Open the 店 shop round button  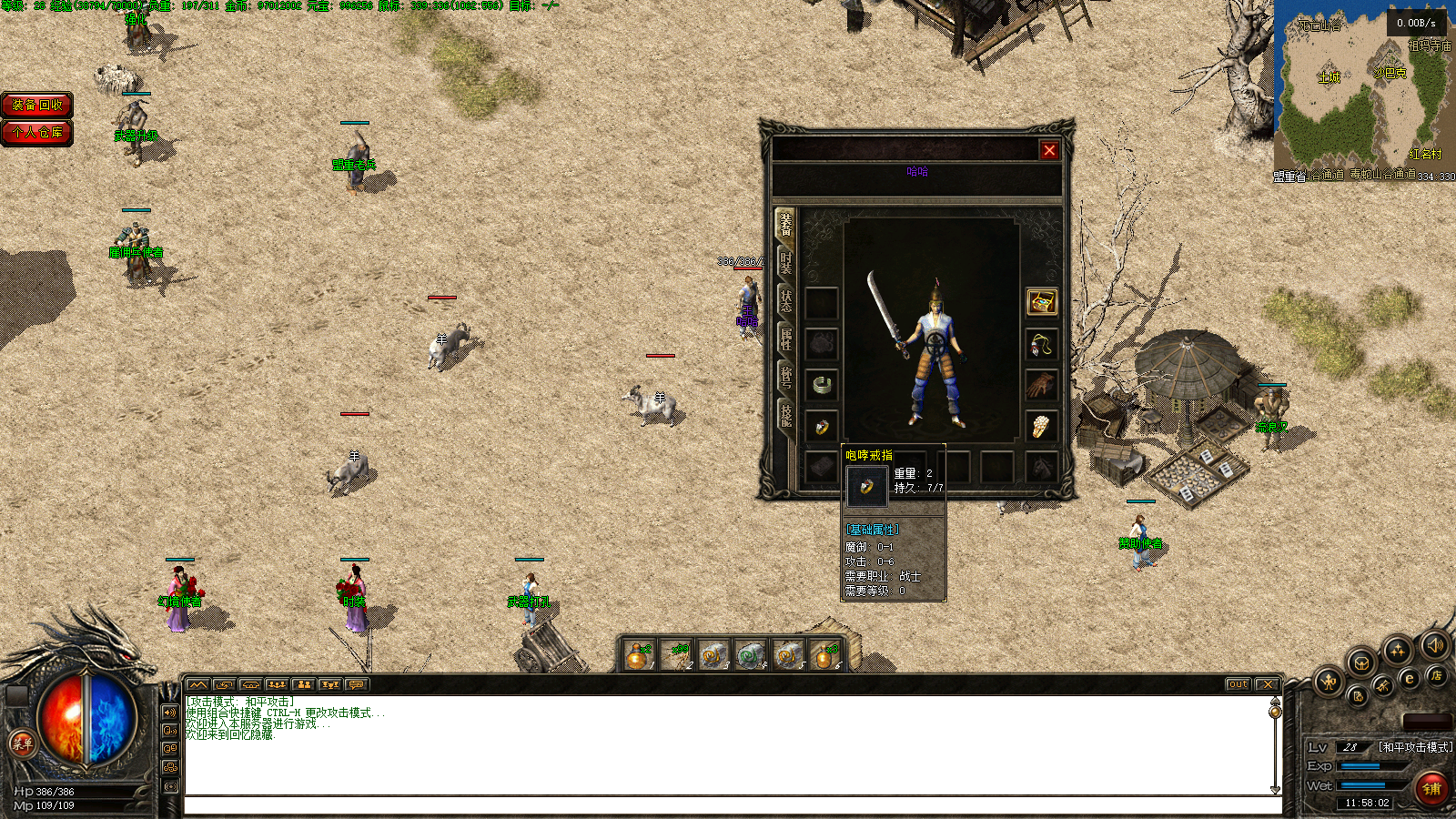(1436, 675)
